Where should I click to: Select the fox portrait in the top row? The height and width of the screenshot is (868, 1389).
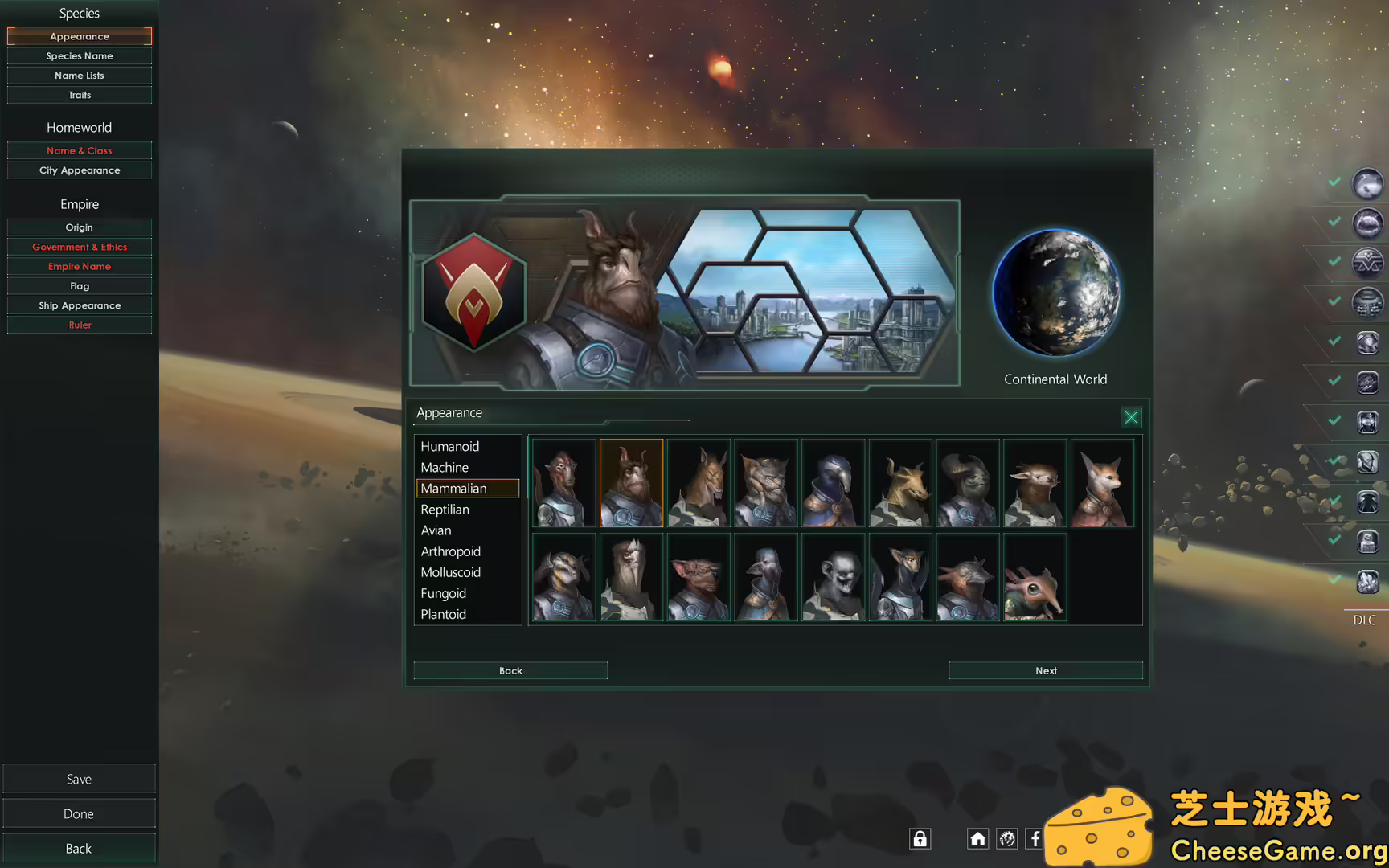[1102, 482]
